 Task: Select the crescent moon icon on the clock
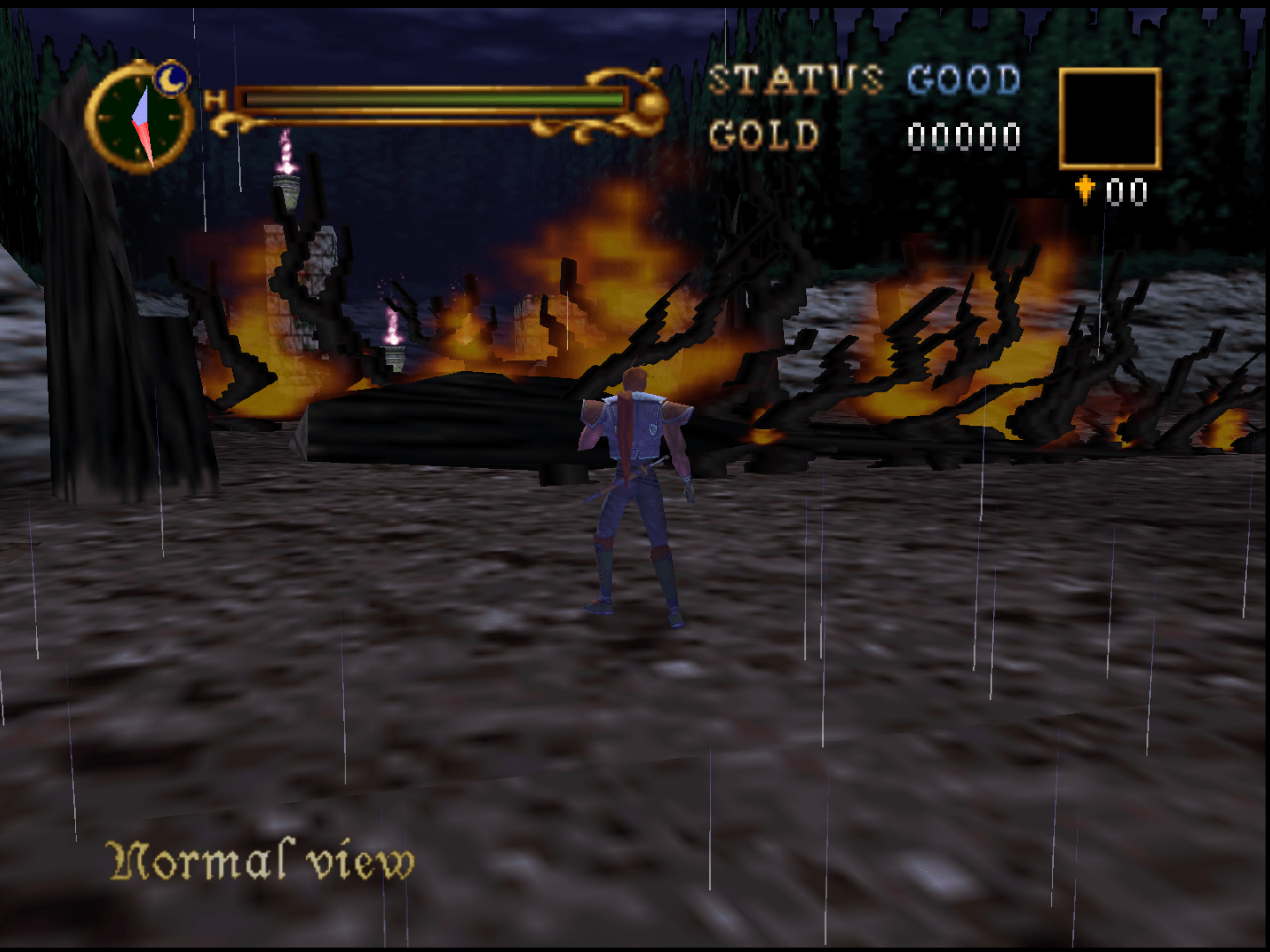173,79
